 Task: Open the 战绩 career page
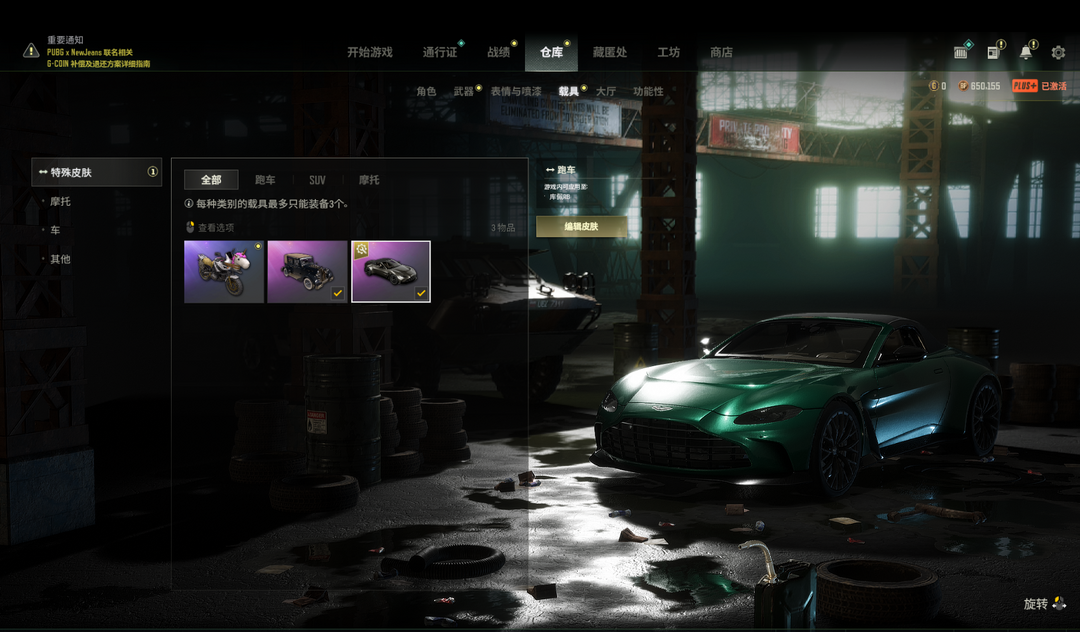(498, 52)
